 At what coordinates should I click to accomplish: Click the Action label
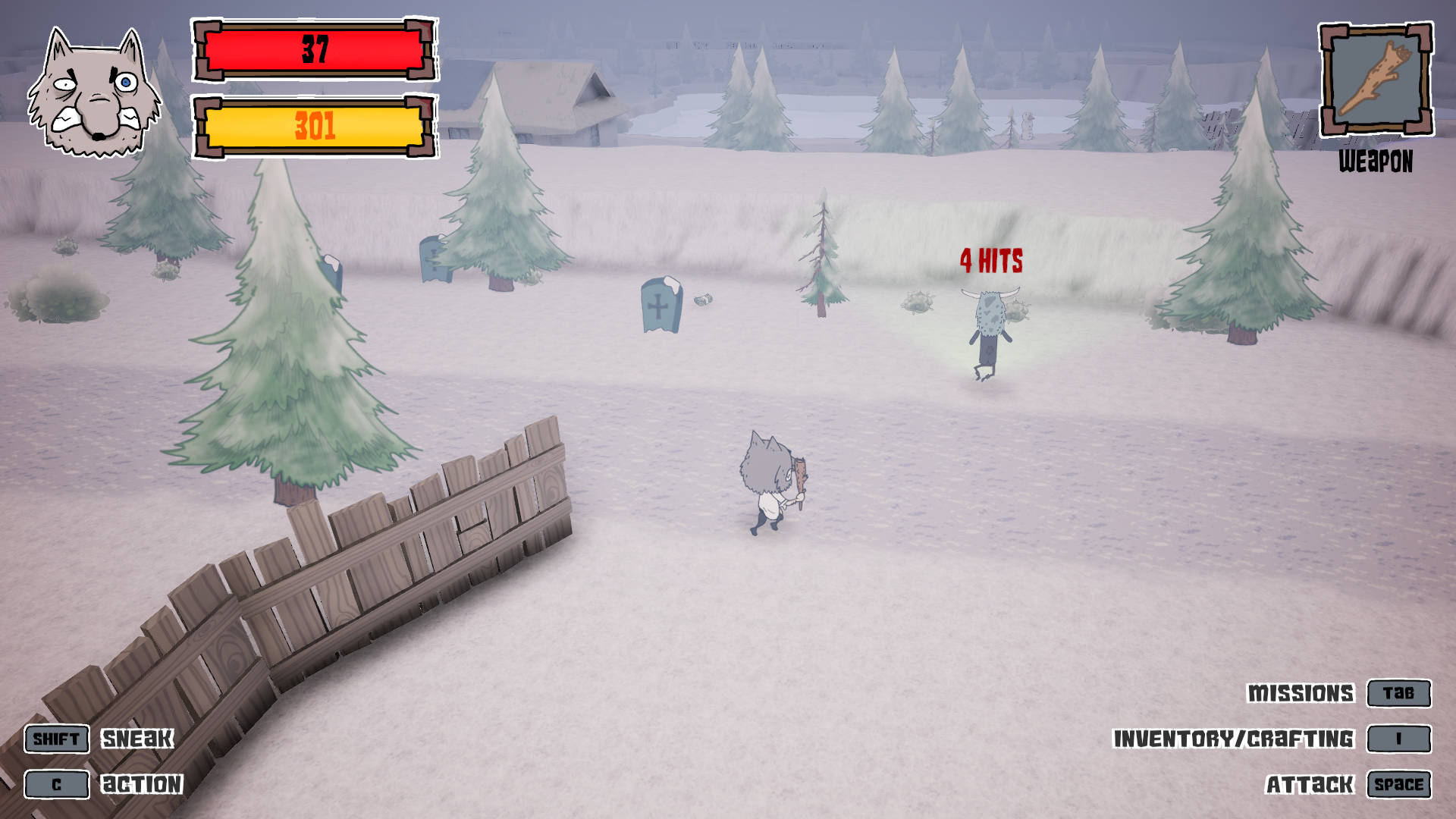tap(143, 783)
